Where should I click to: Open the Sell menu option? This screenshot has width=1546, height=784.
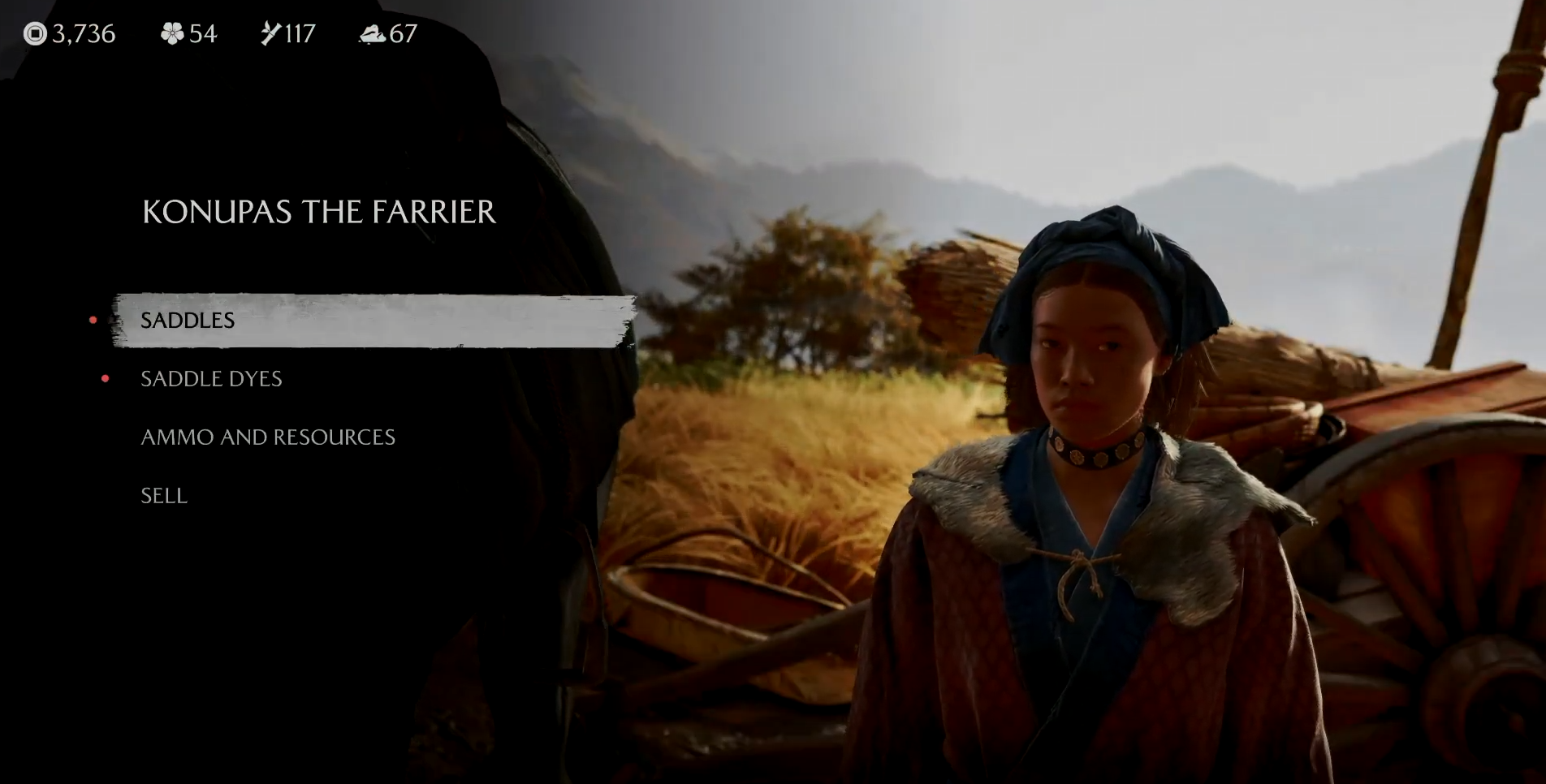[164, 496]
